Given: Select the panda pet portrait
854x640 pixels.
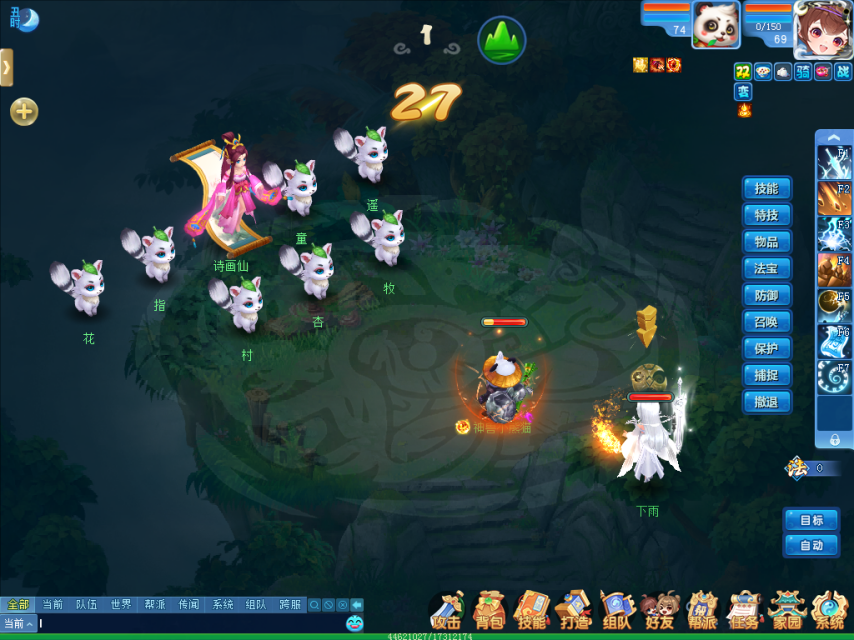Looking at the screenshot, I should click(715, 24).
